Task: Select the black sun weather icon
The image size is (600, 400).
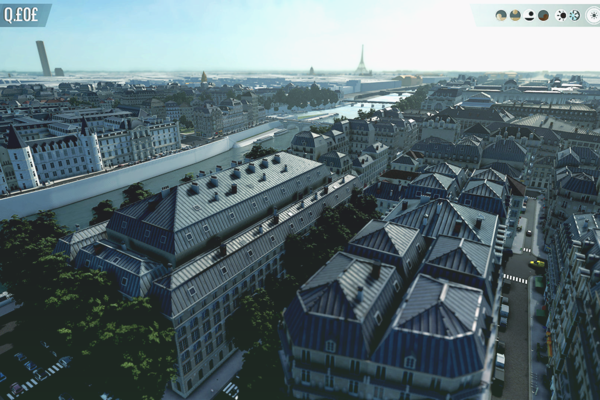Action: coord(562,15)
